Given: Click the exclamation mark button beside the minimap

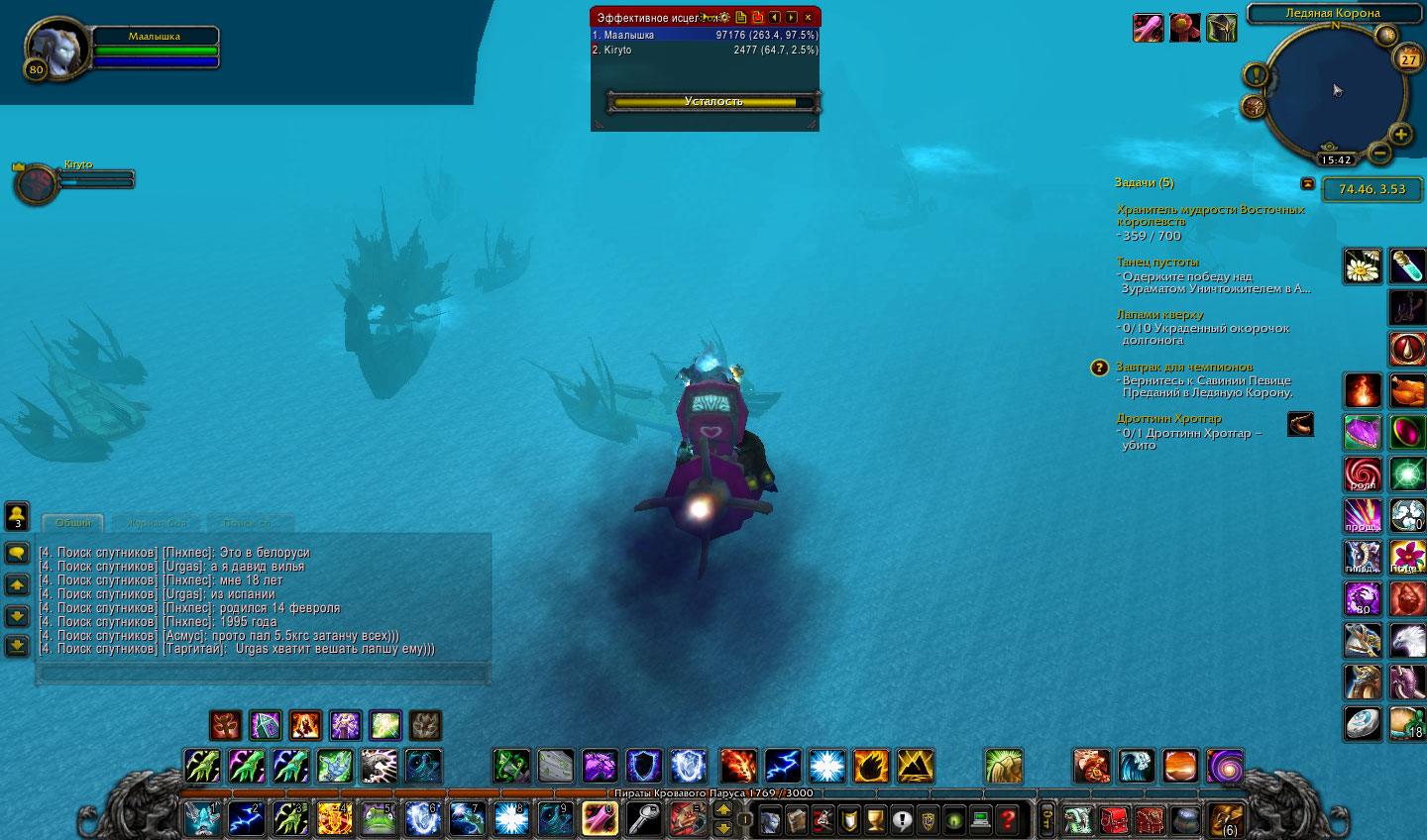Looking at the screenshot, I should coord(1256,75).
